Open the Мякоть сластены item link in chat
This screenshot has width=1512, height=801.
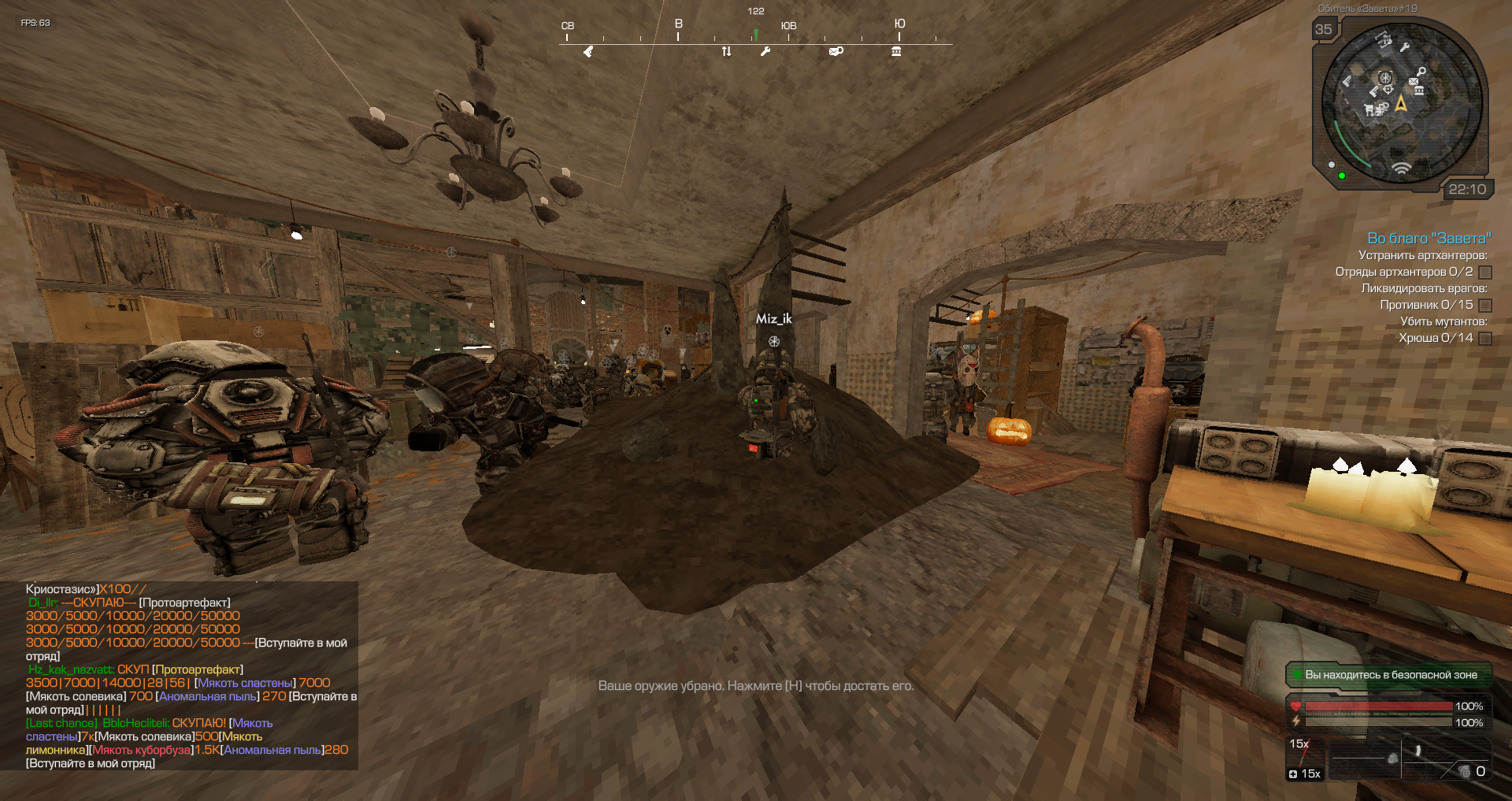coord(245,683)
